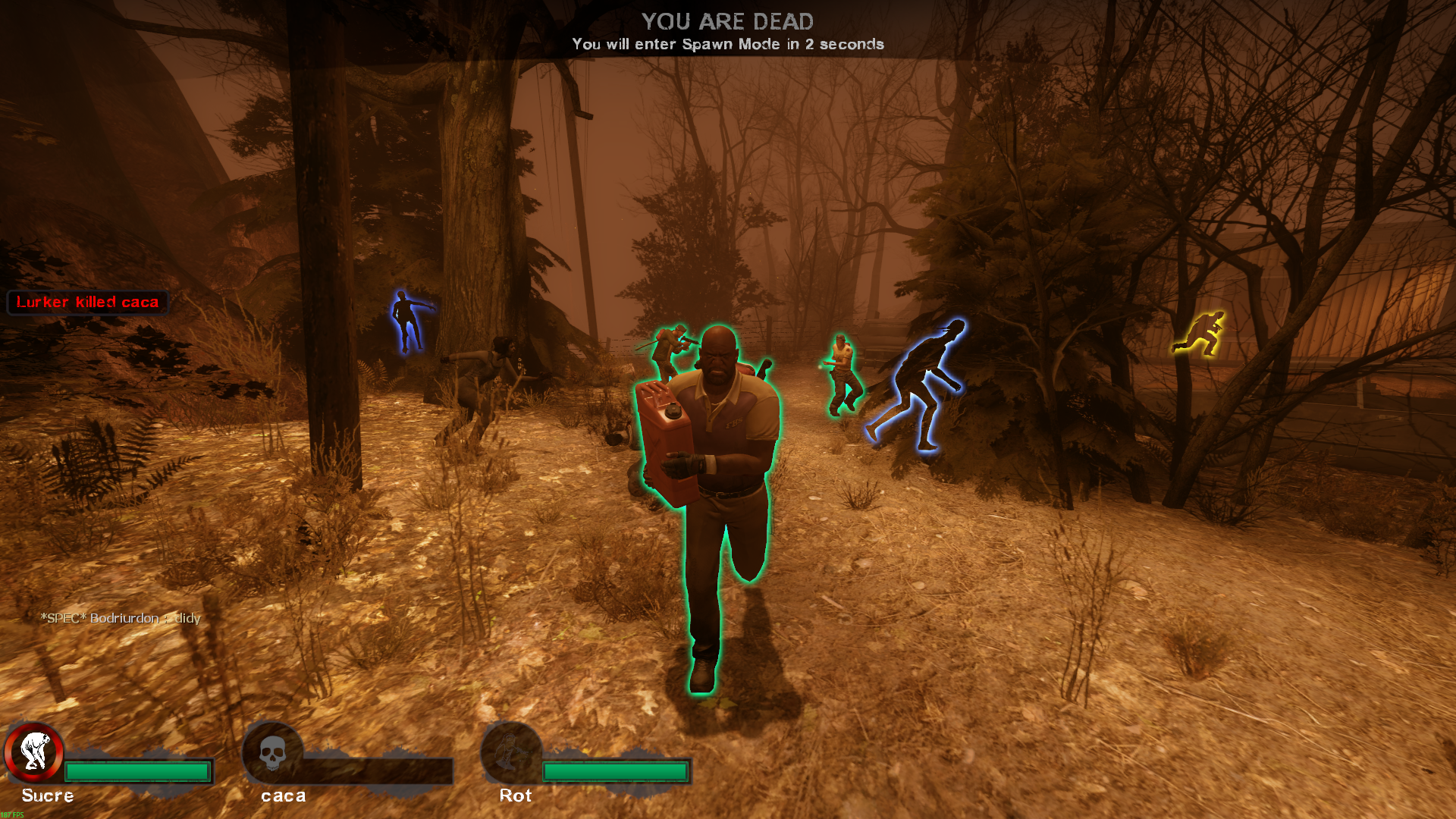The height and width of the screenshot is (819, 1456).
Task: Click Sucre's infected portrait icon
Action: tap(34, 752)
